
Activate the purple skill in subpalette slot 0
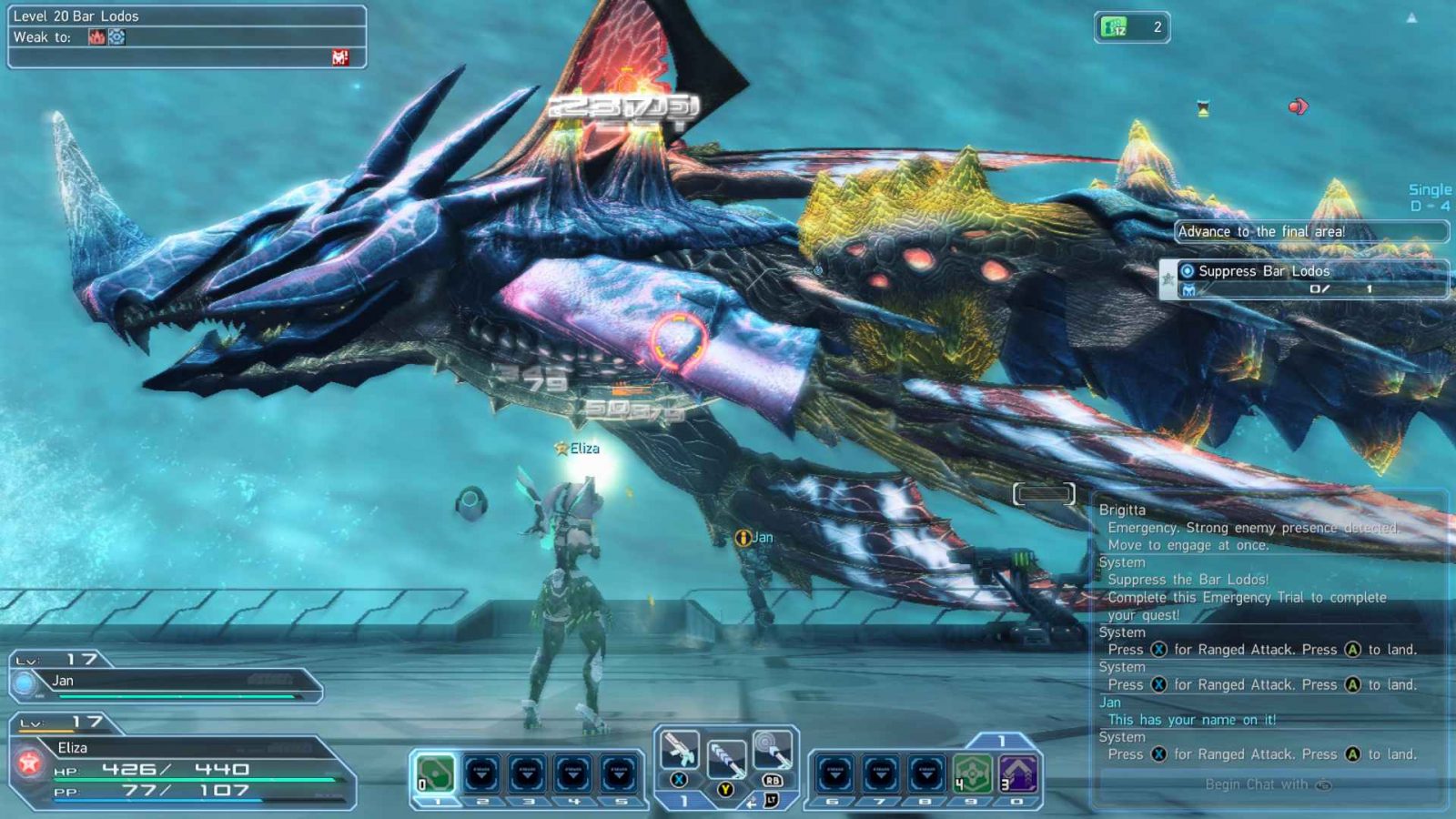[x=1016, y=771]
